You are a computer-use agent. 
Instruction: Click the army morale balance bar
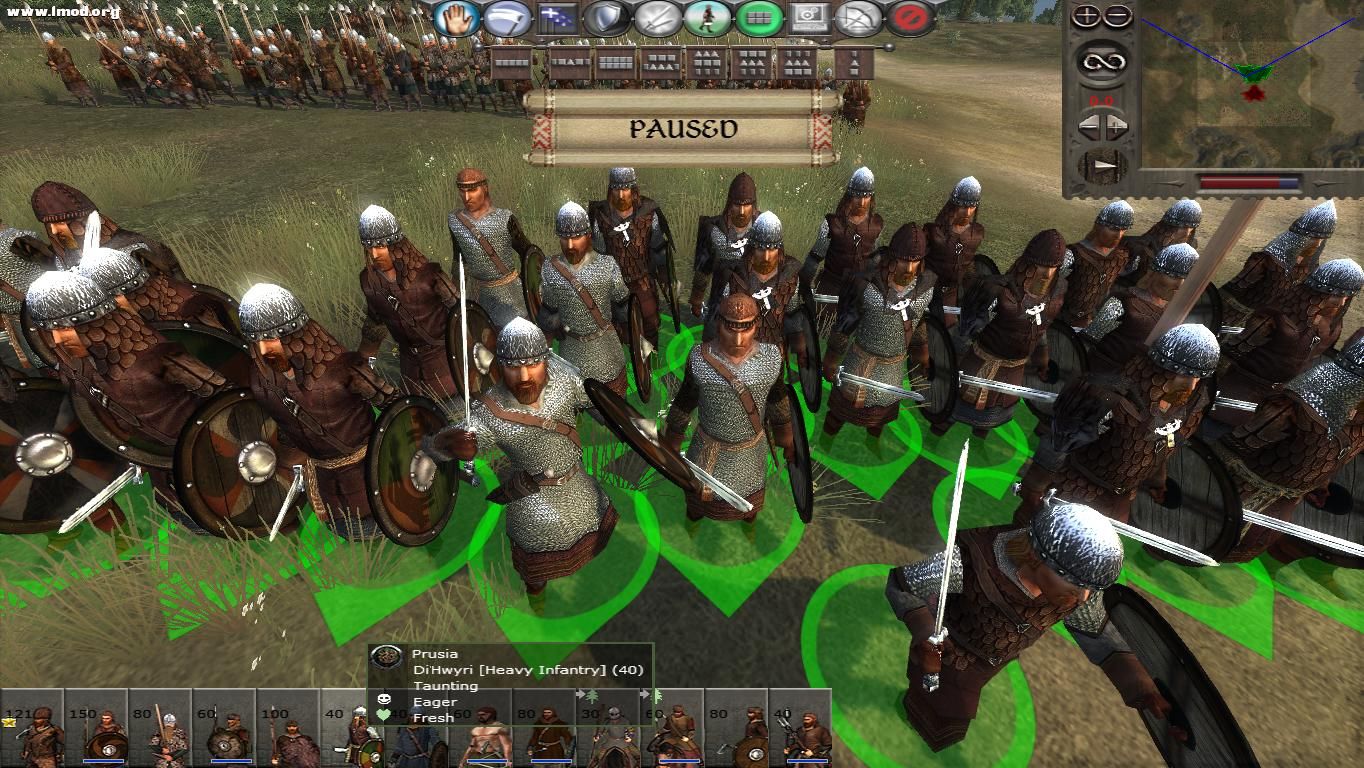[1240, 181]
